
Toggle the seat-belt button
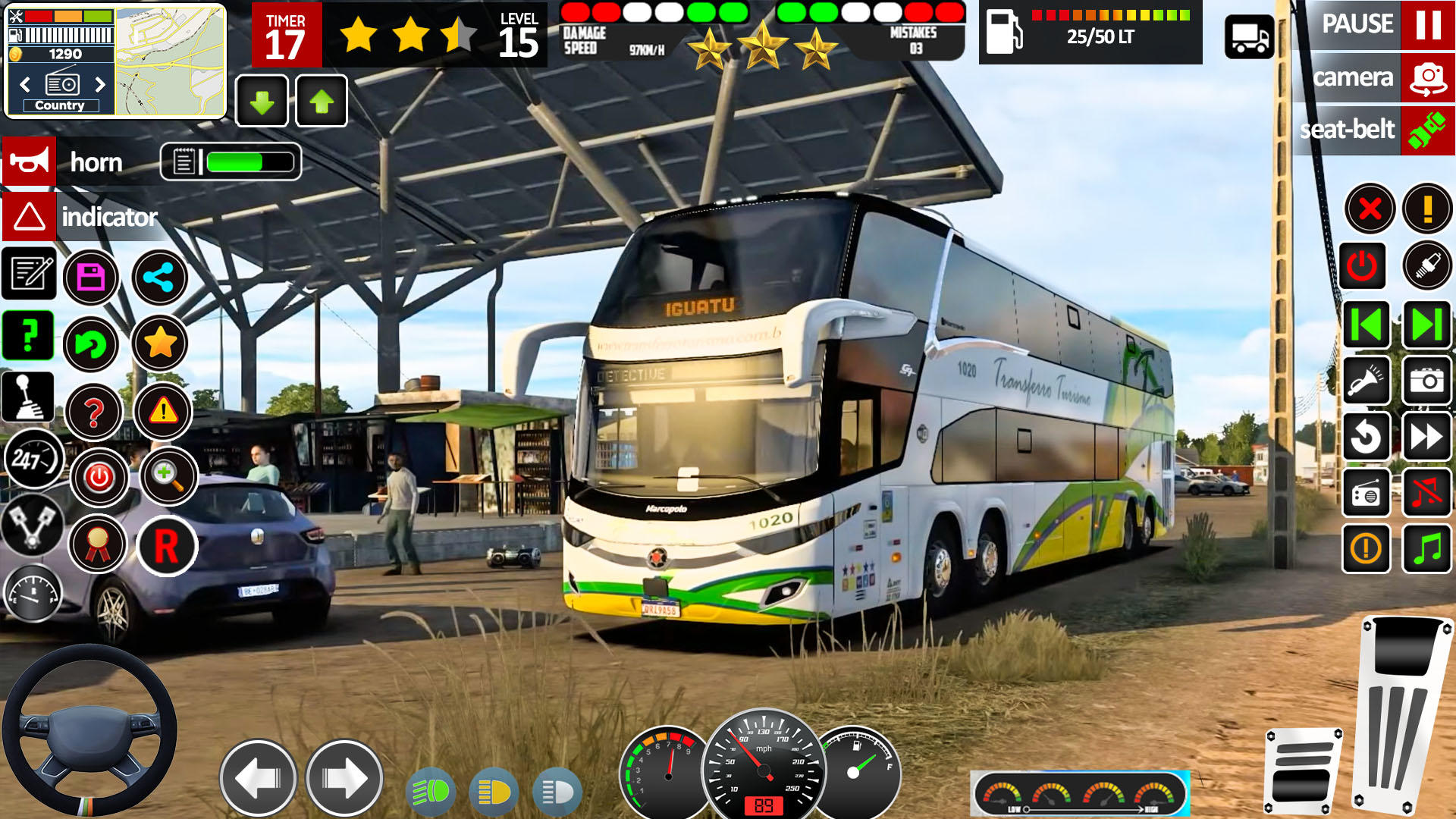1426,130
